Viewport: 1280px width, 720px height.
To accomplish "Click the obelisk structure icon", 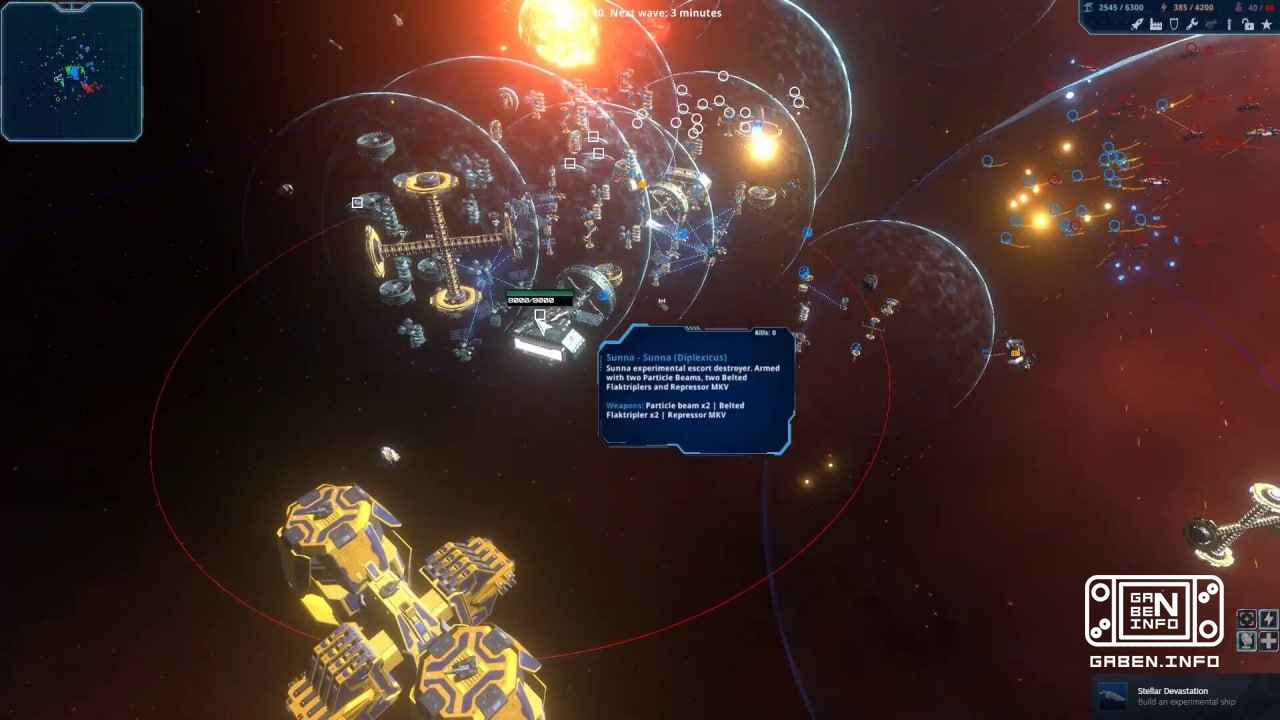I will [x=1229, y=24].
